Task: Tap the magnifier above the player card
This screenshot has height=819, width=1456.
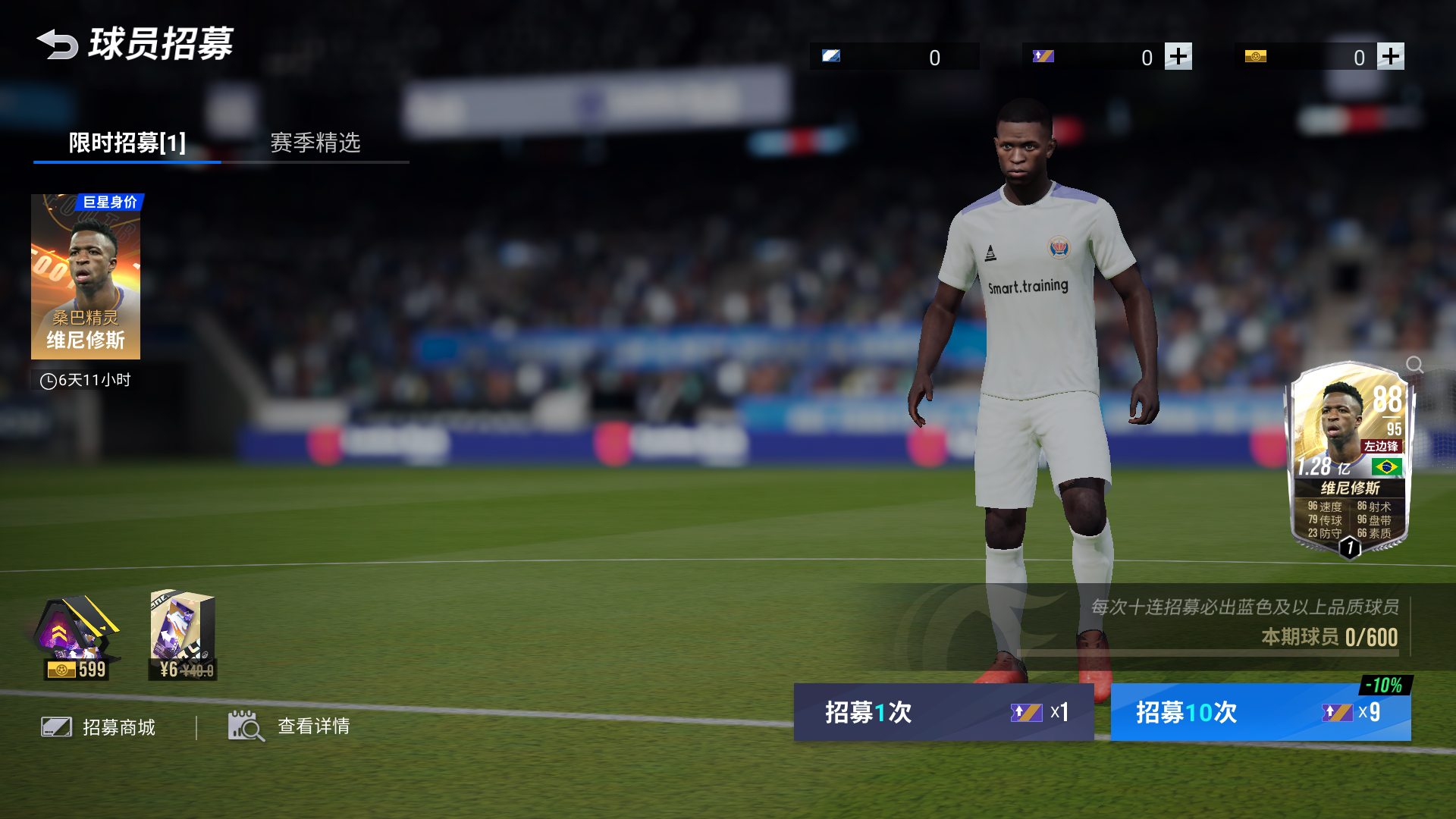Action: (x=1414, y=365)
